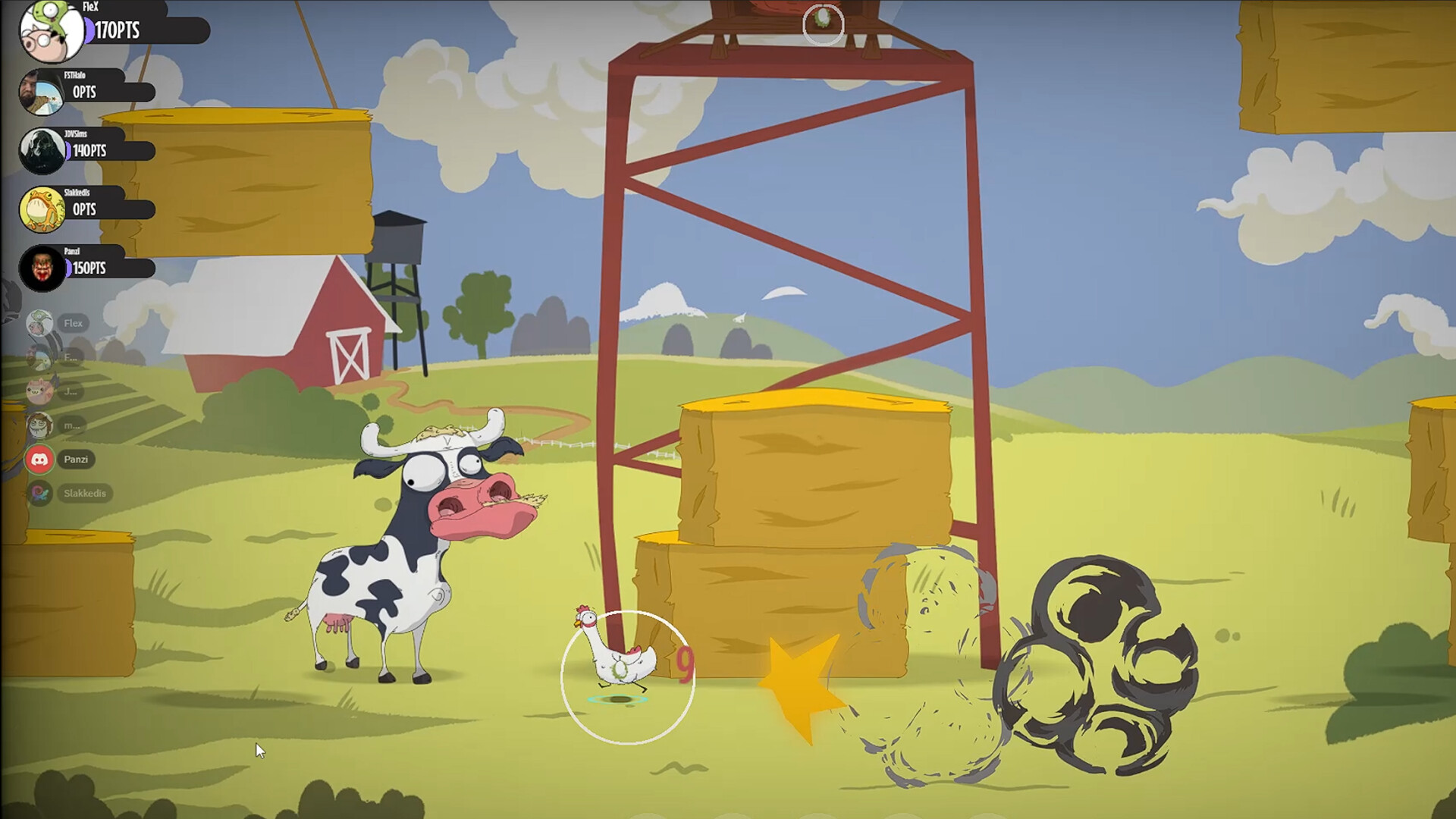Select the Slakkedis name label in the overlay
The image size is (1456, 819).
click(x=85, y=493)
